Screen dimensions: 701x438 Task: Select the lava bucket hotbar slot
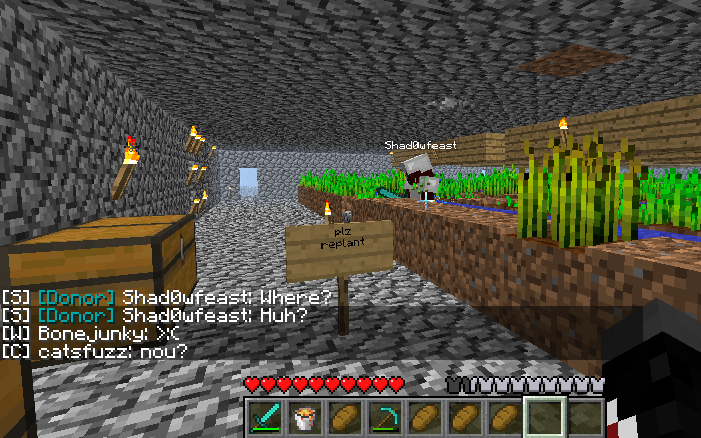[303, 416]
